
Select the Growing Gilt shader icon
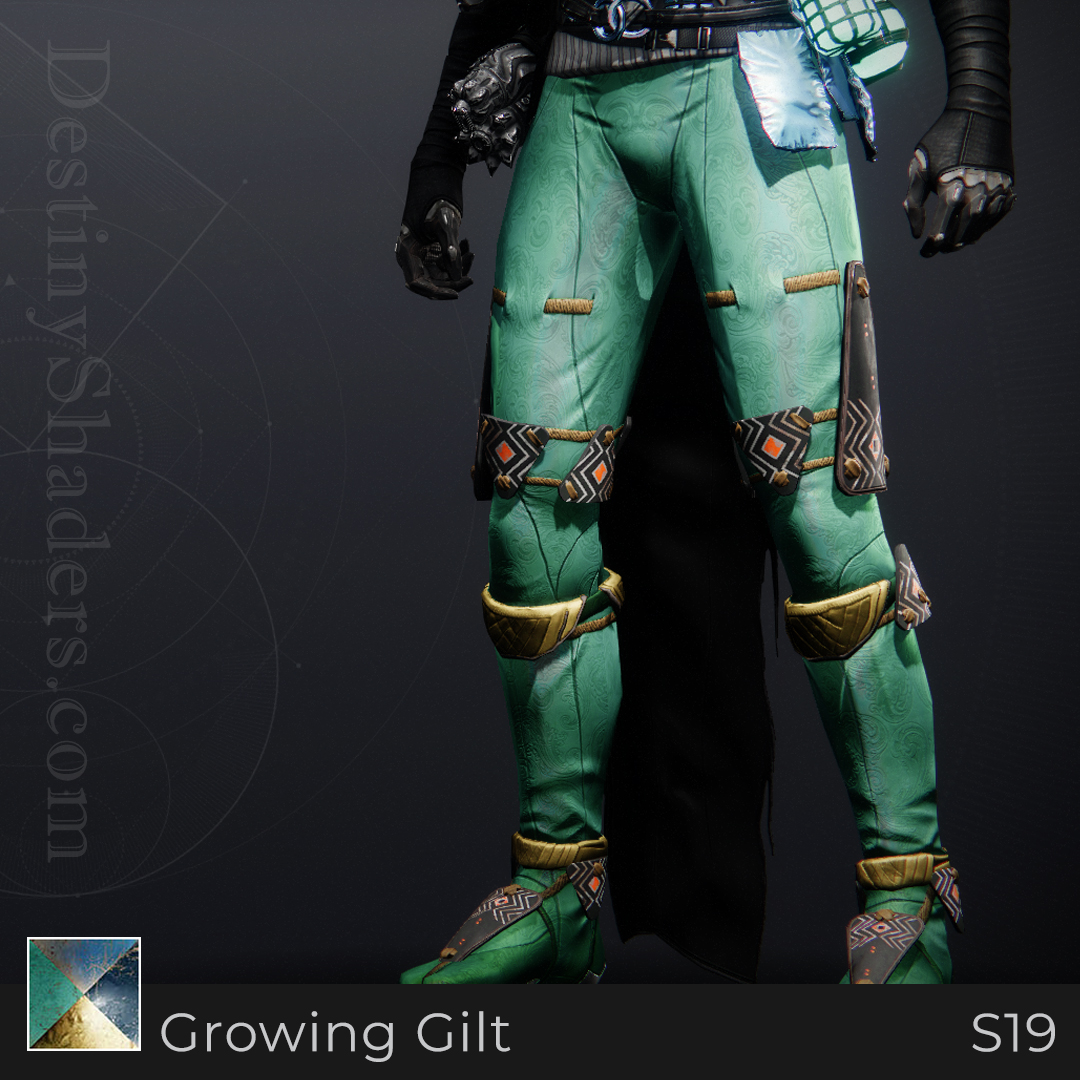pos(84,993)
